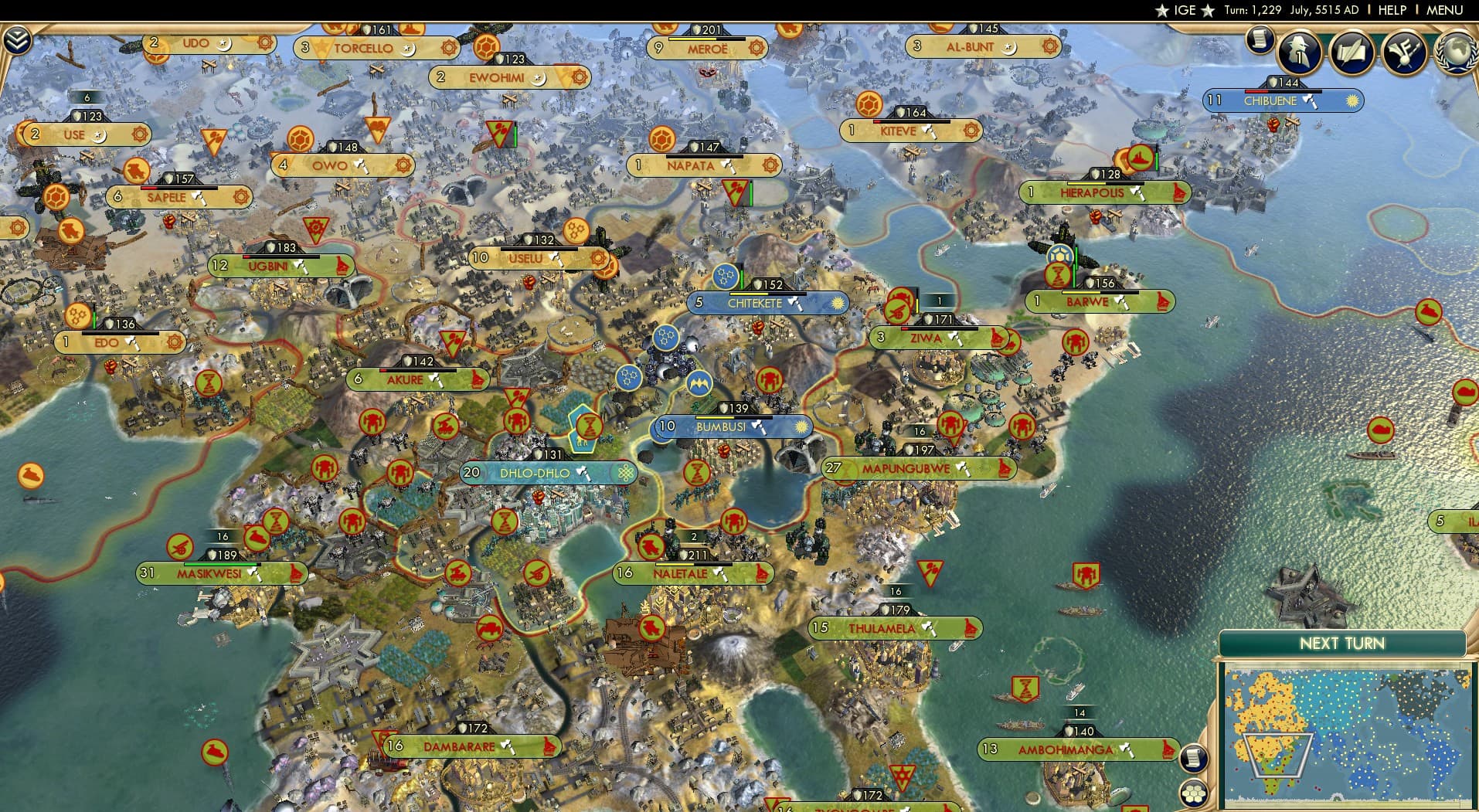Screen dimensions: 1479x812
Task: Open the scroll-and-quill overview icon
Action: click(1351, 52)
